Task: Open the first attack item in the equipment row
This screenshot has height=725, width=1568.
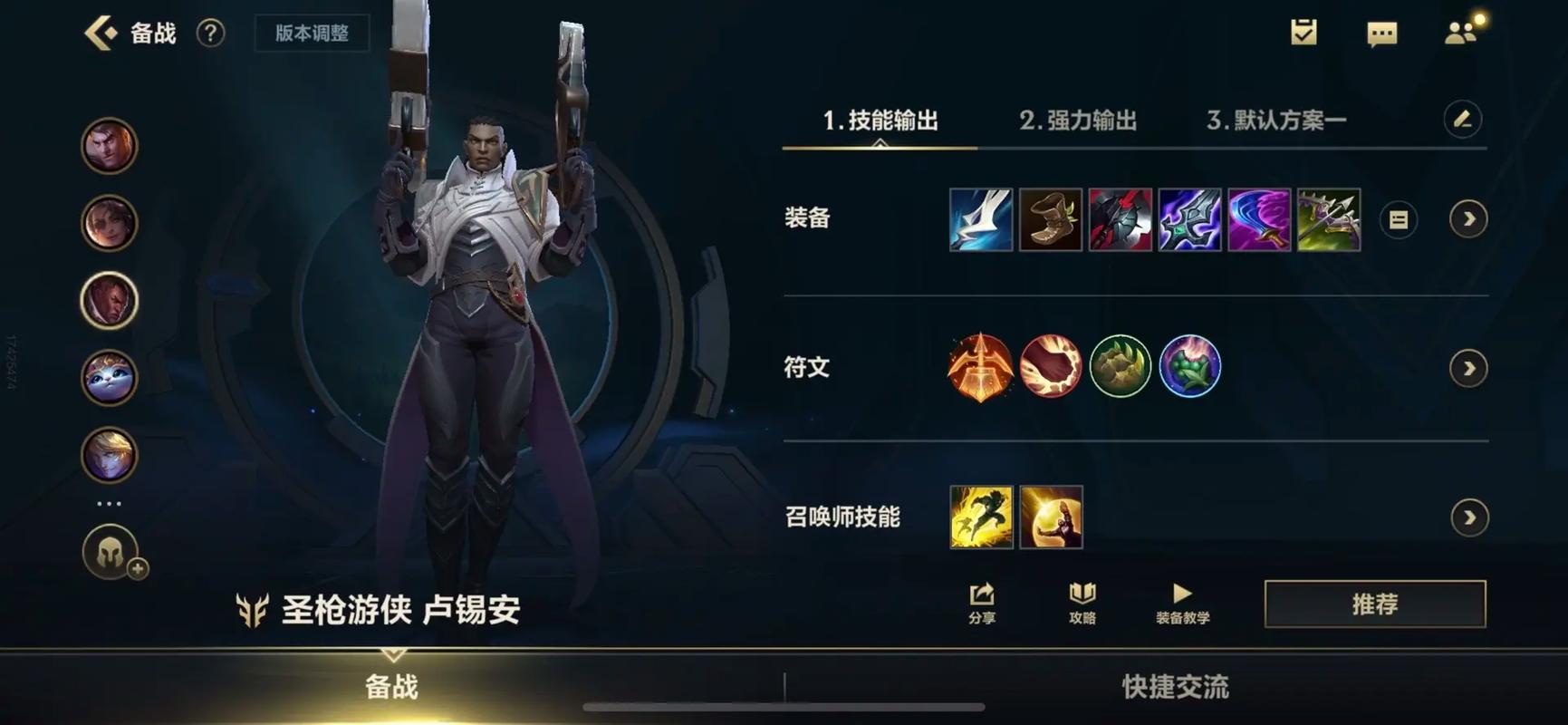Action: pyautogui.click(x=982, y=217)
